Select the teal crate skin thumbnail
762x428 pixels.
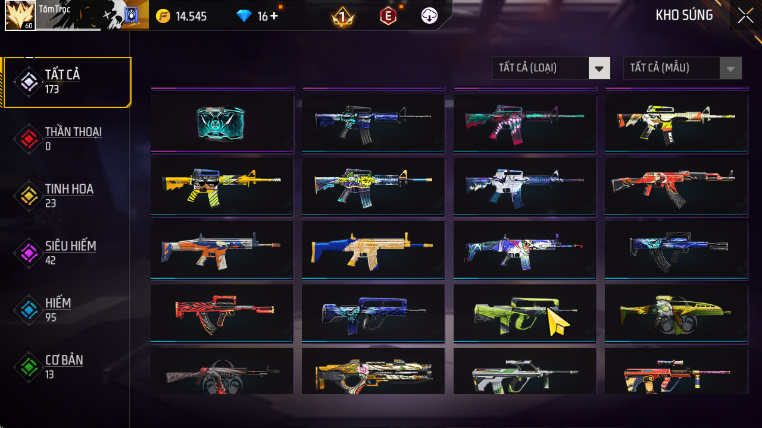pos(221,121)
